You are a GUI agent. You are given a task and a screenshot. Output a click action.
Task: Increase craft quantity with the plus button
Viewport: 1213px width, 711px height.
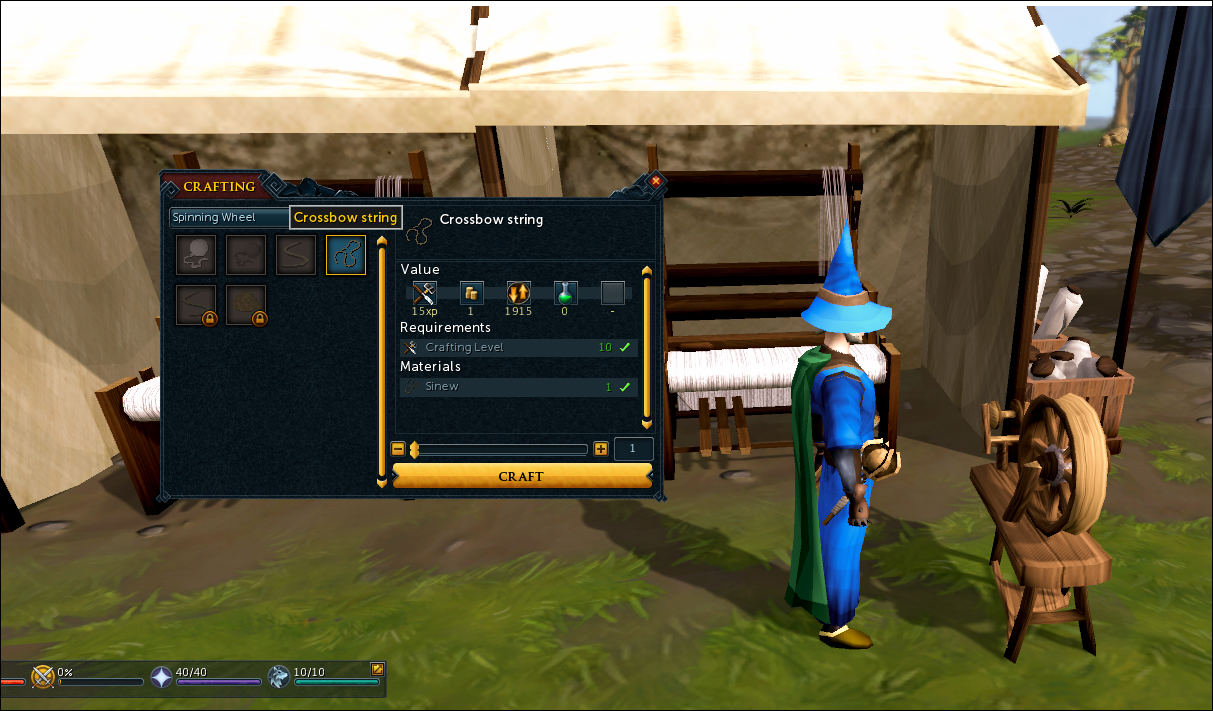click(x=600, y=450)
